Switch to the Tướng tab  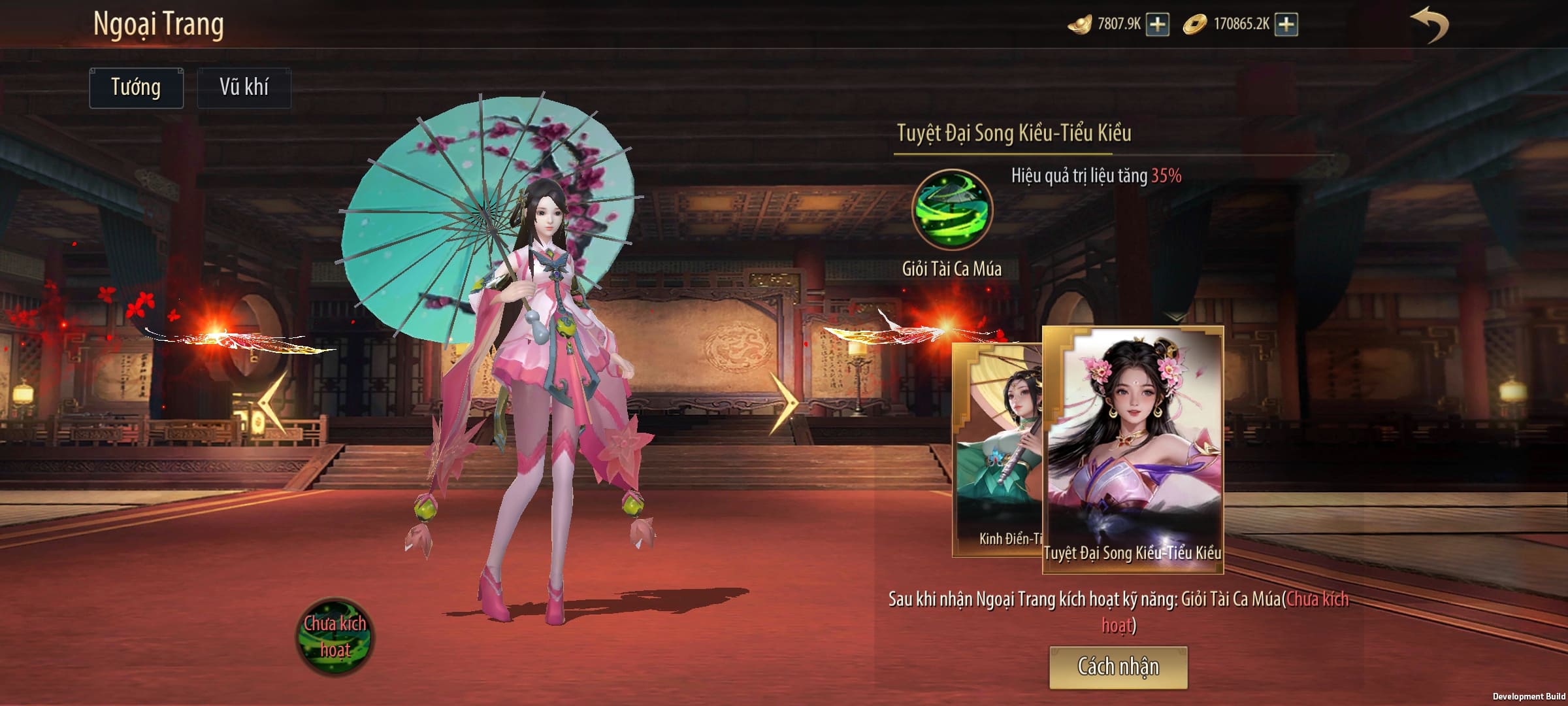click(136, 88)
